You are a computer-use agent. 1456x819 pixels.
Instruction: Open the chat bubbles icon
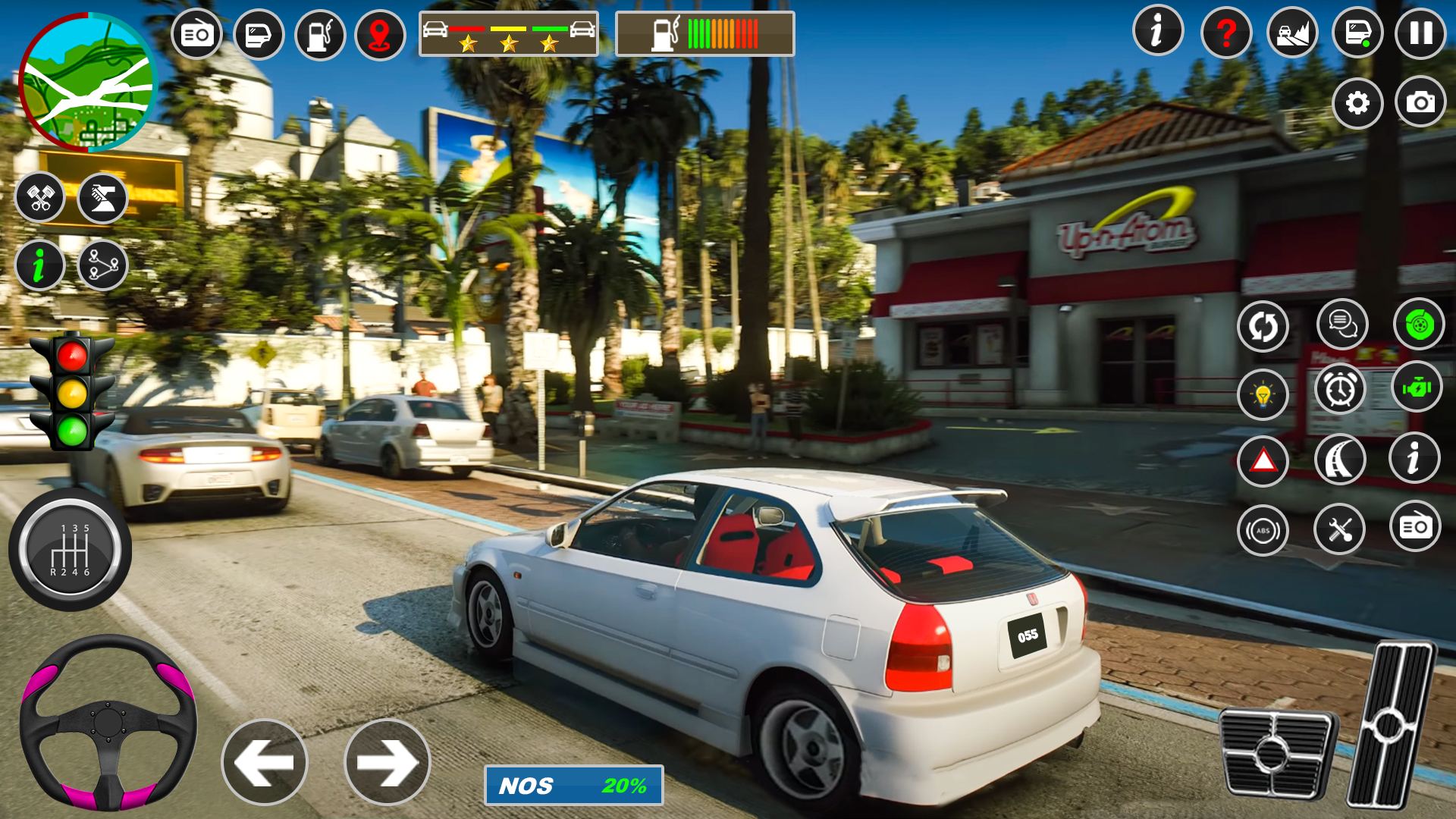point(1342,325)
